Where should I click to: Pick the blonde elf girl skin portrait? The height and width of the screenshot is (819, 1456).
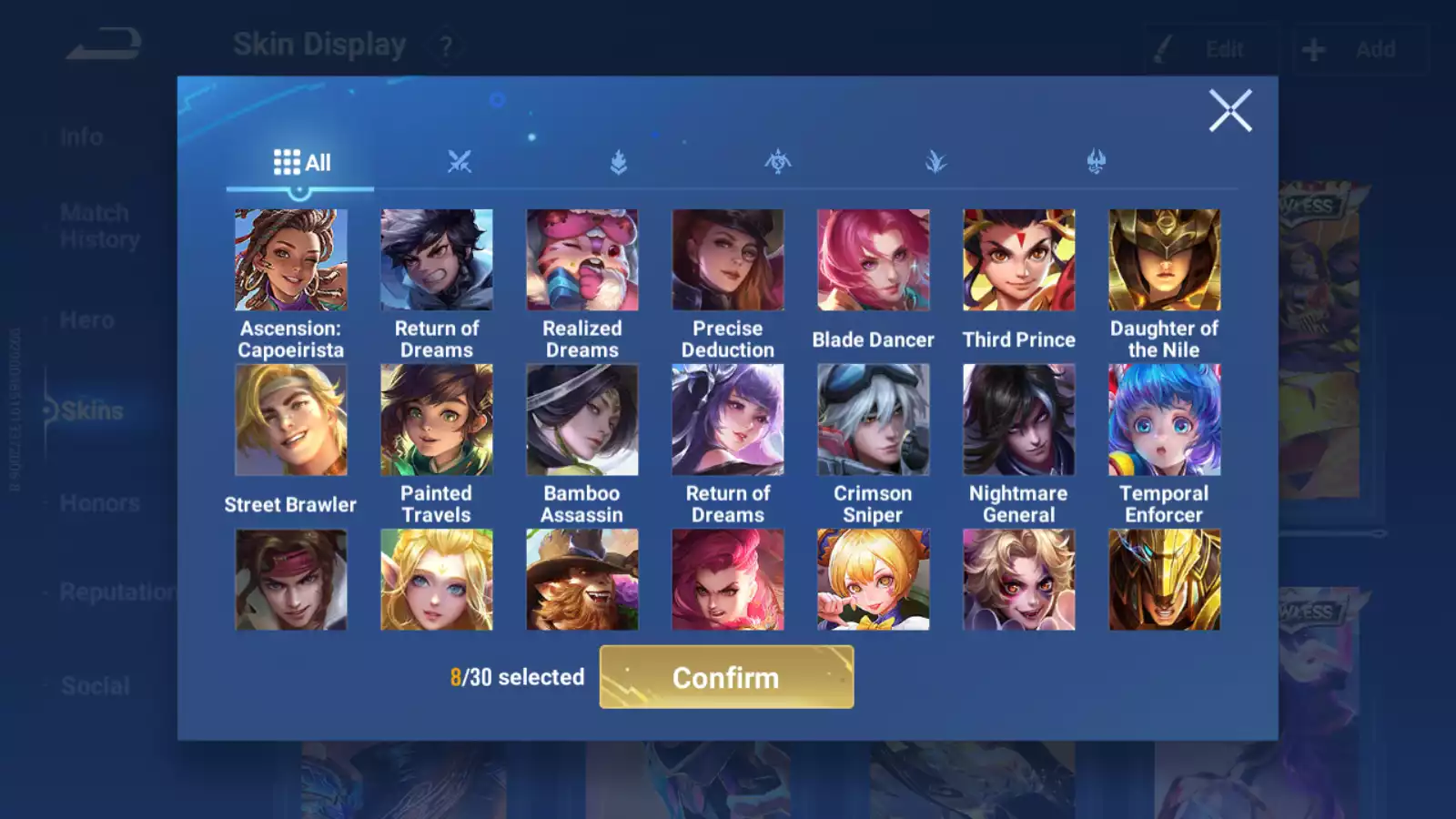[x=437, y=580]
